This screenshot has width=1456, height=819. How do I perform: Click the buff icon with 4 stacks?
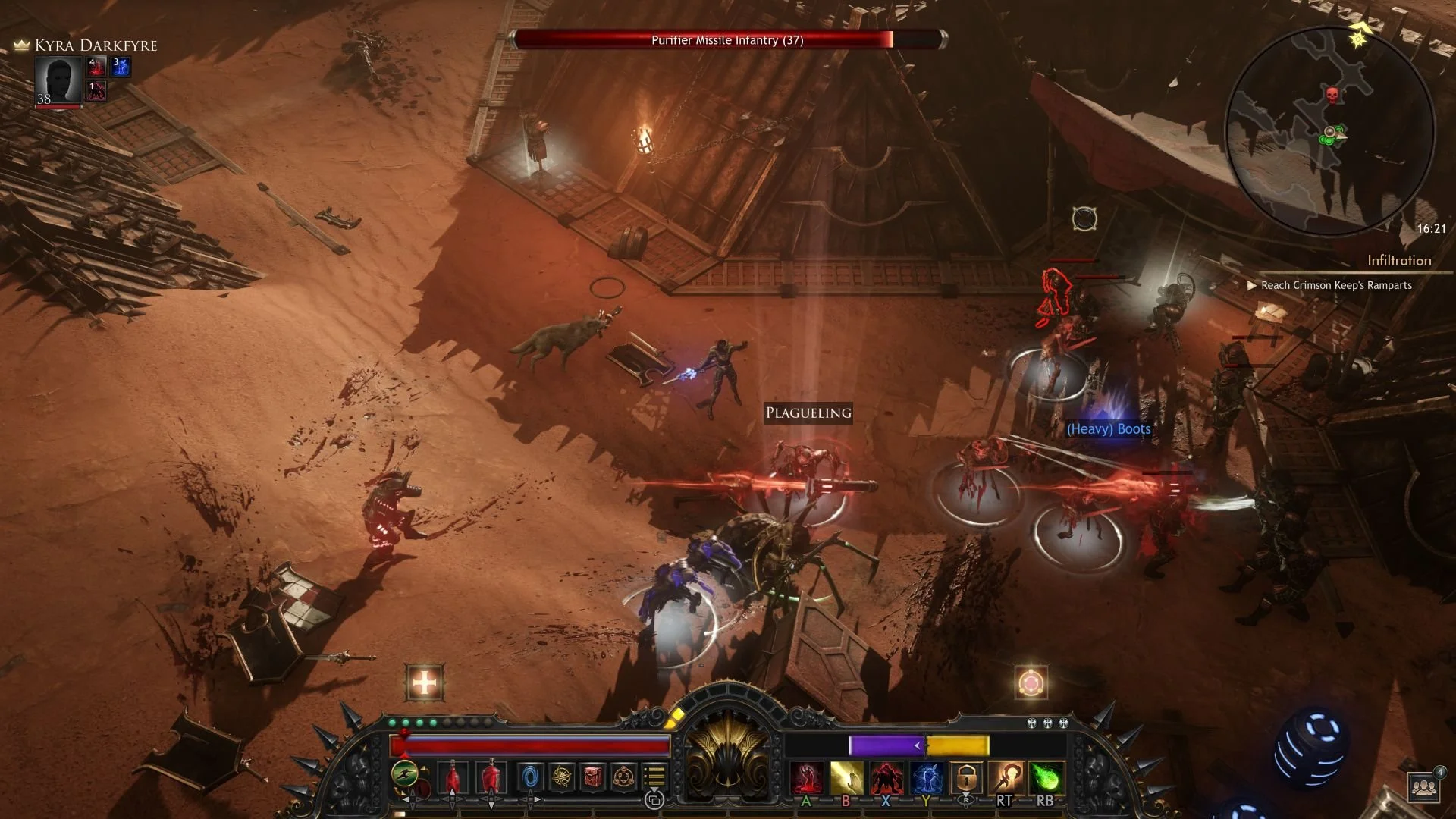click(95, 67)
